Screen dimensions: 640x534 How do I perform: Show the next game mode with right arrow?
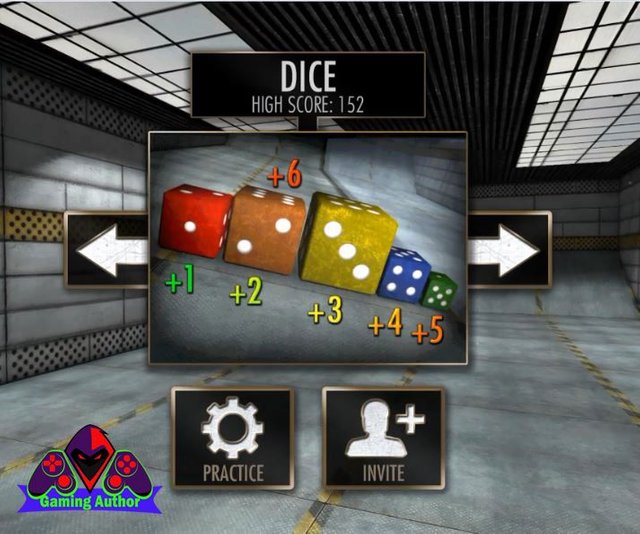508,250
